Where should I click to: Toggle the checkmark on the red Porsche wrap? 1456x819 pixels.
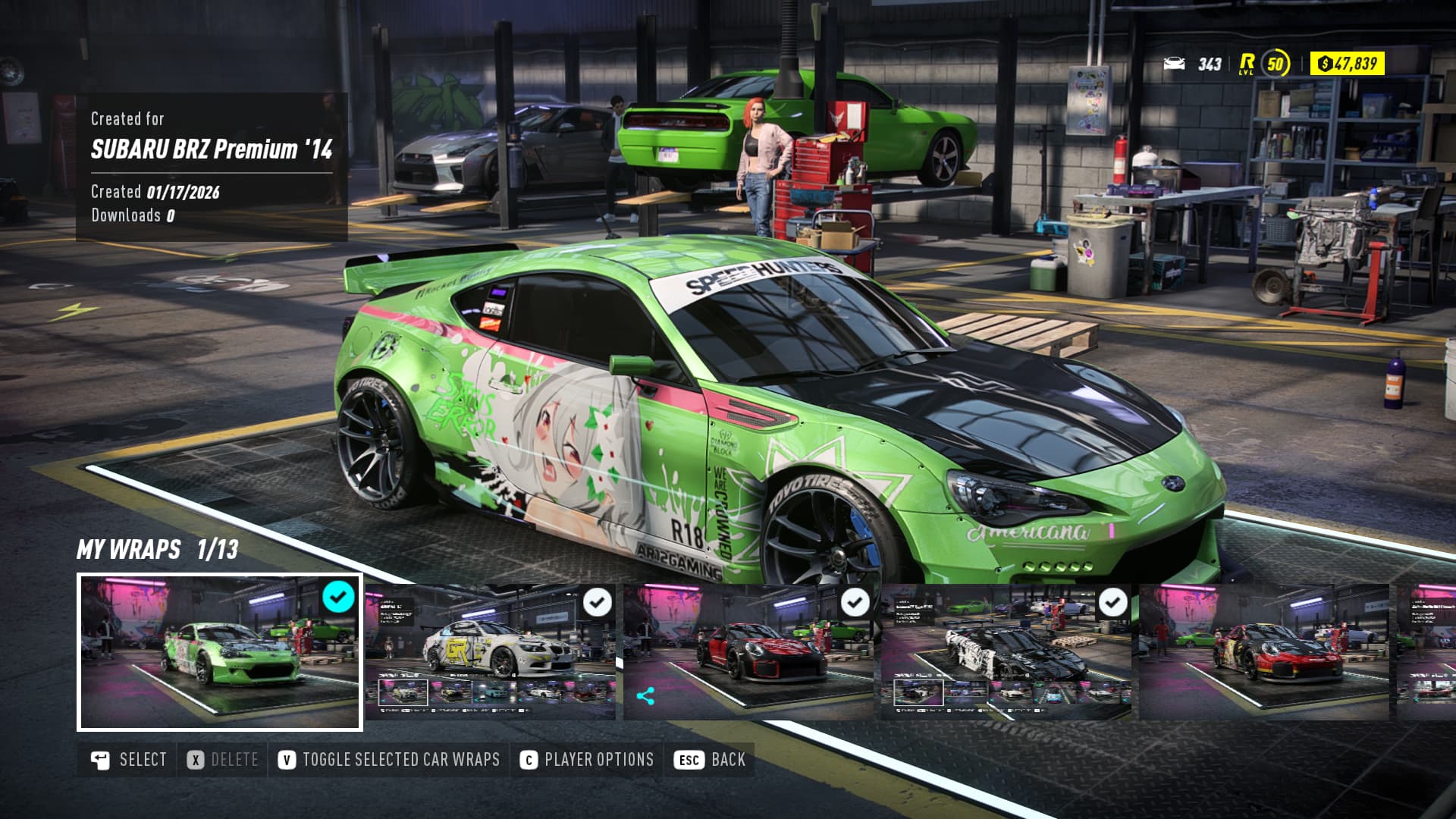855,603
